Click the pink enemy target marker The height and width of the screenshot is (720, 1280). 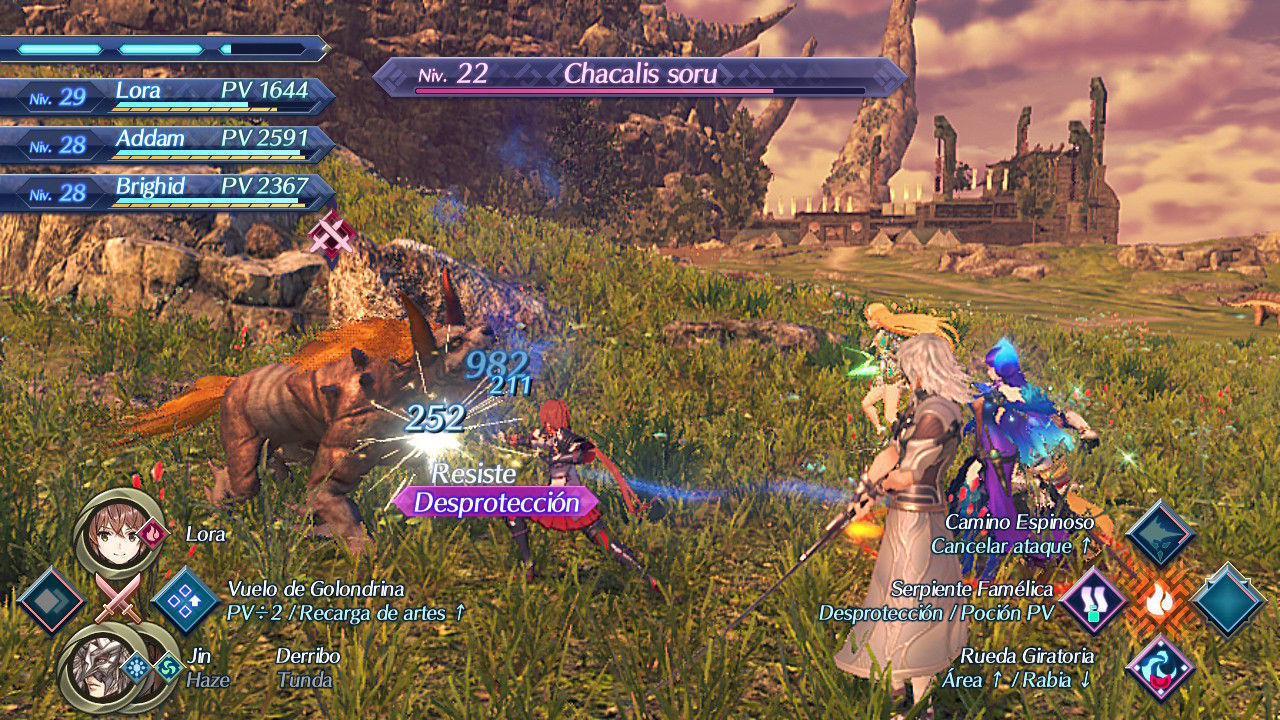click(x=332, y=237)
